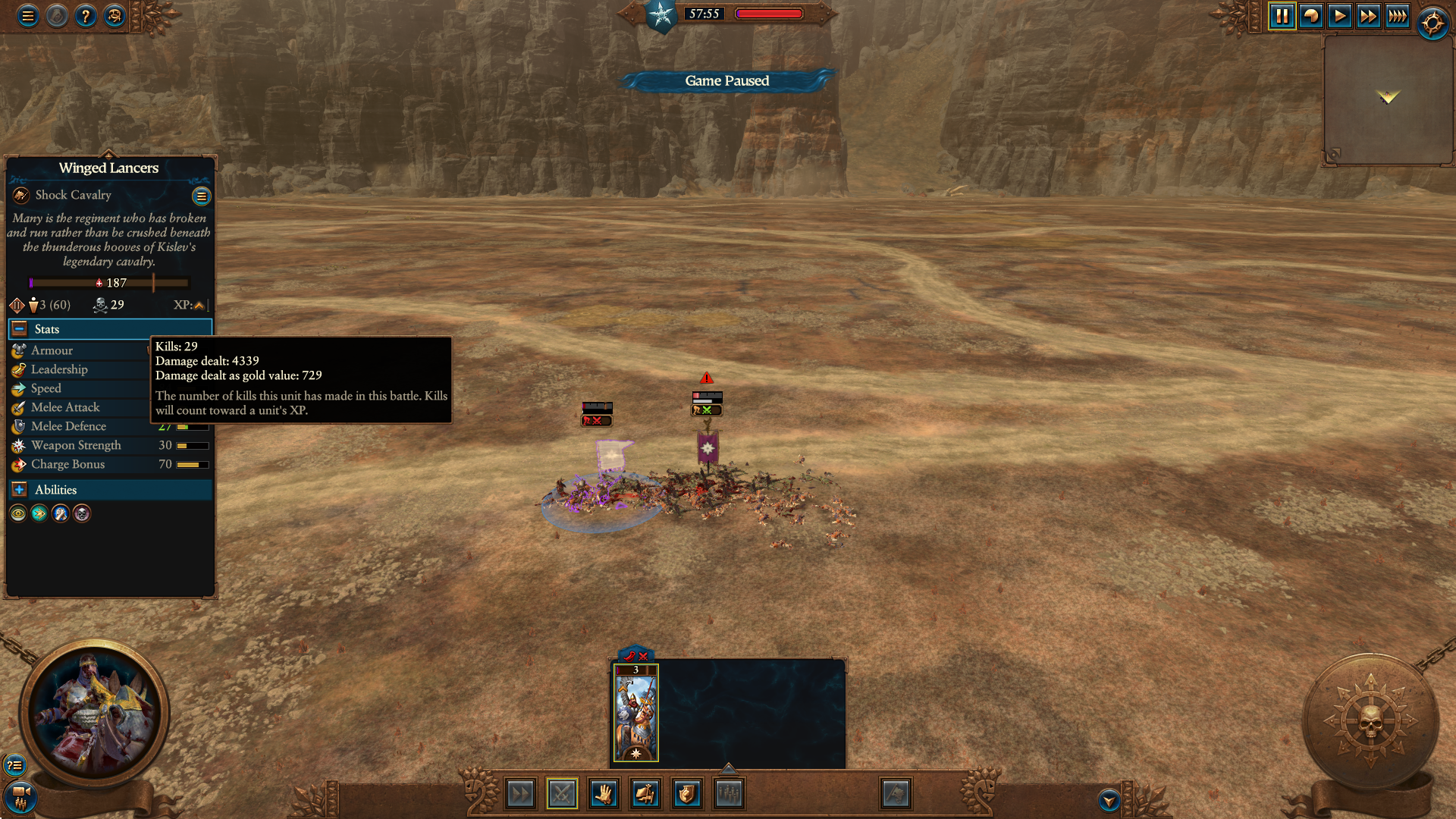The image size is (1456, 819).
Task: Toggle the guard mode shield button
Action: click(686, 794)
